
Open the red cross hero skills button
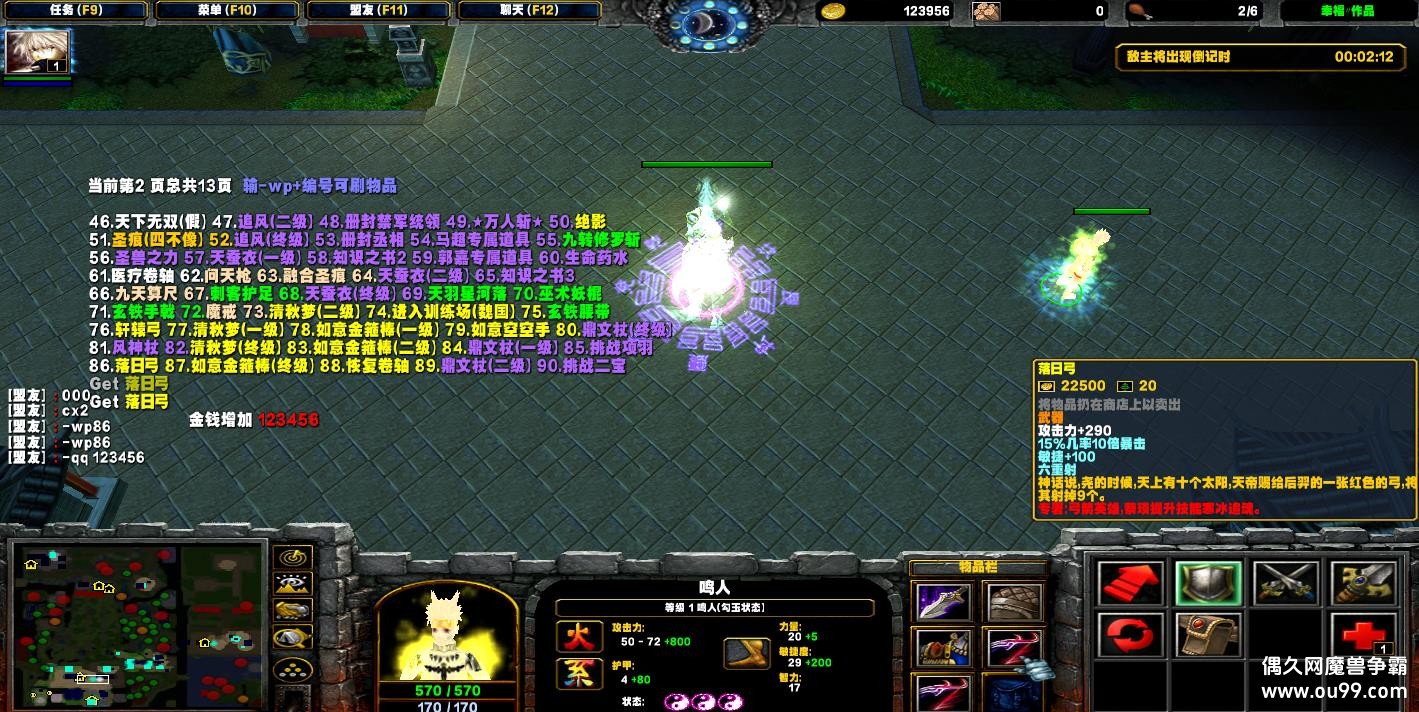[1362, 635]
